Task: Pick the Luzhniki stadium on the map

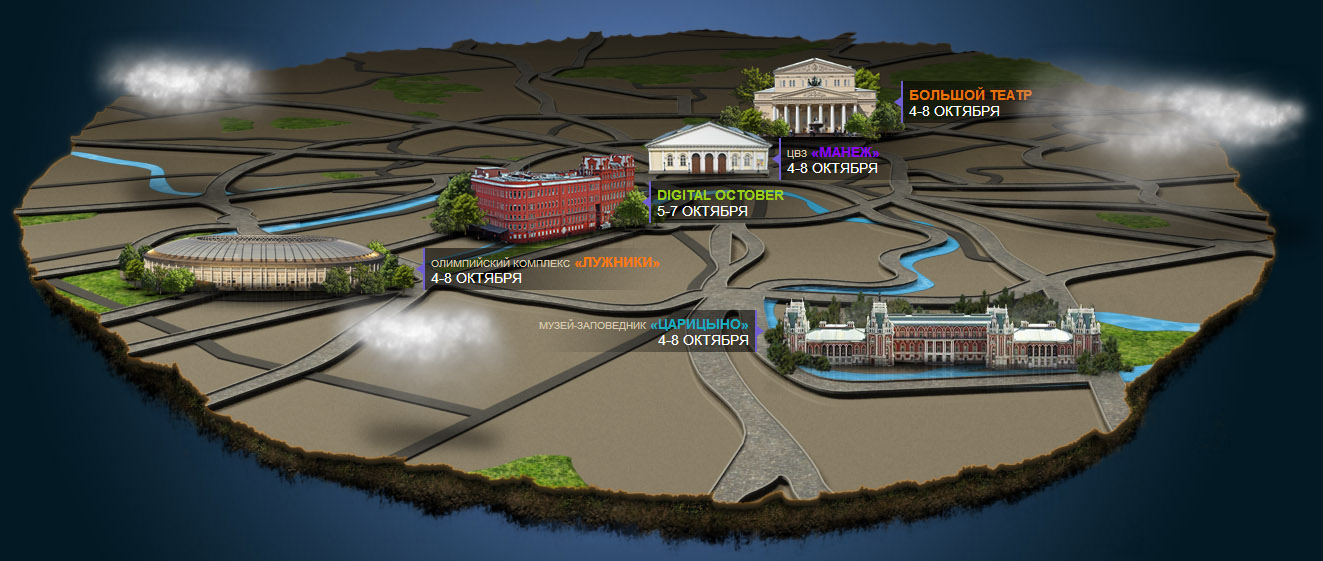Action: click(x=262, y=263)
